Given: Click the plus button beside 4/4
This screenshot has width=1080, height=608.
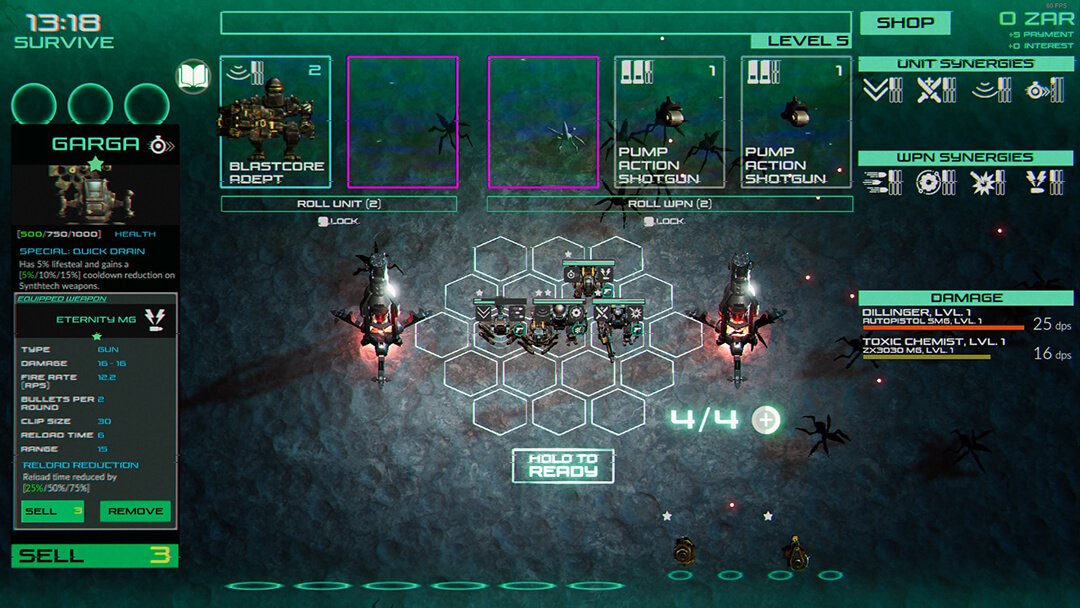Looking at the screenshot, I should click(x=766, y=420).
